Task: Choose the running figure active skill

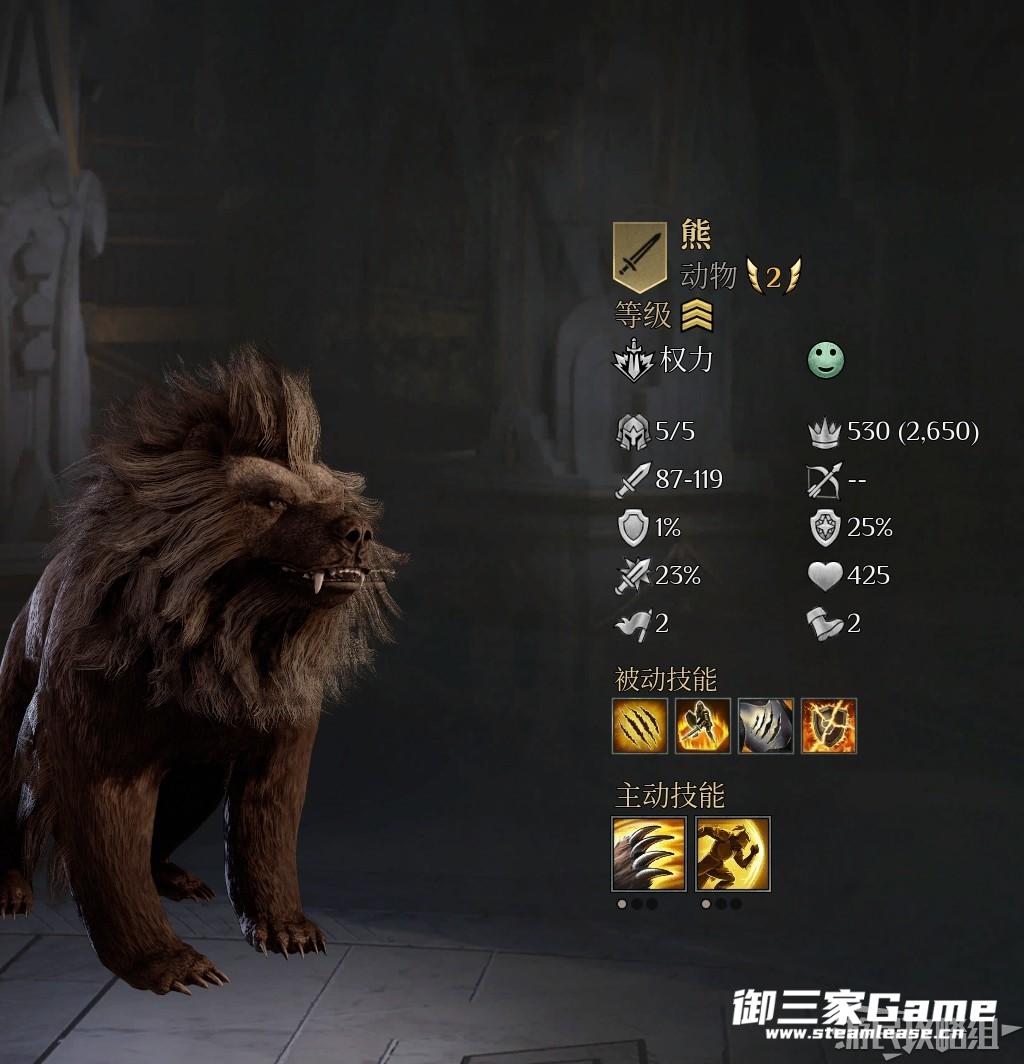Action: pyautogui.click(x=733, y=854)
